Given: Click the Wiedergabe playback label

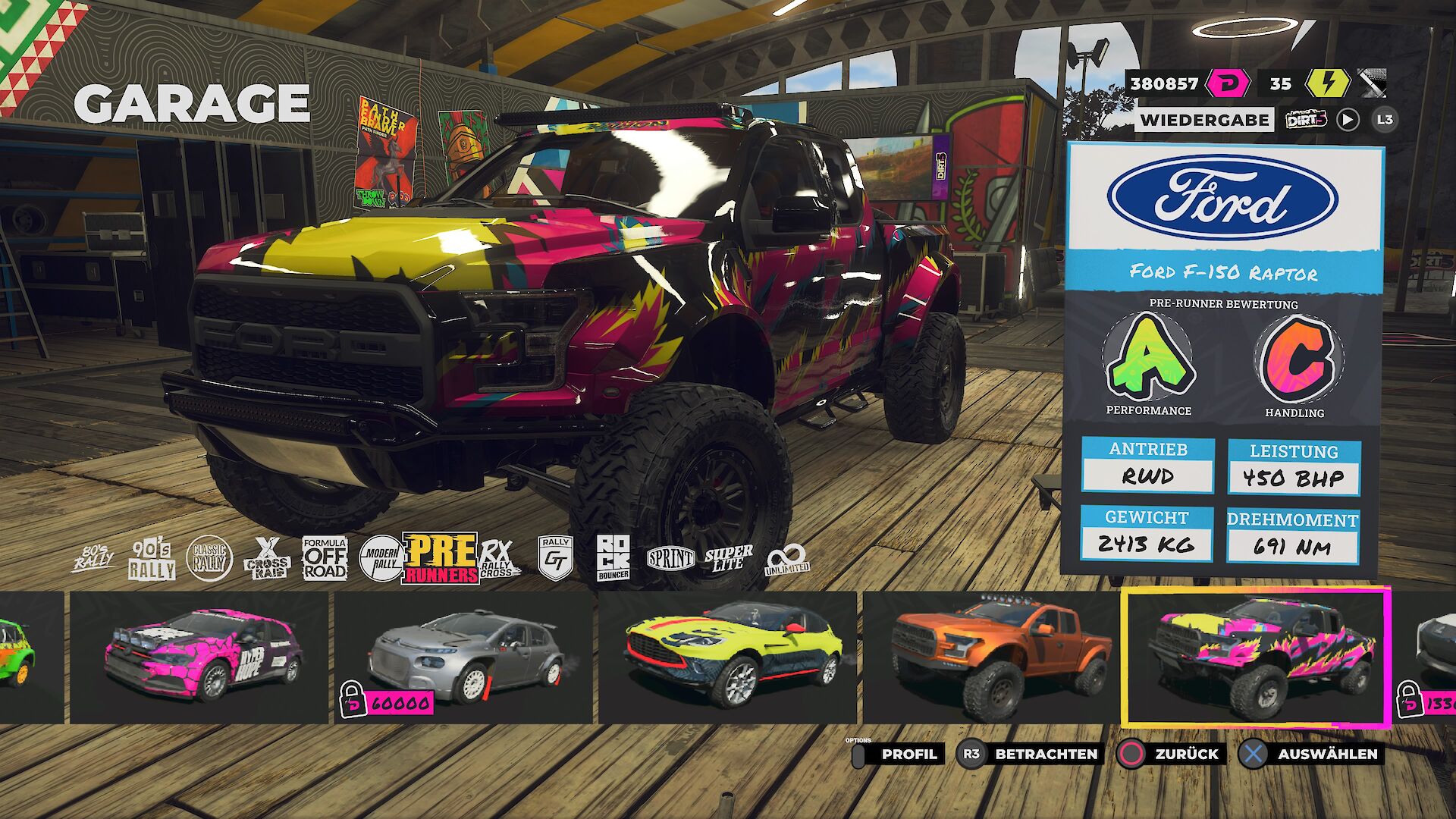Looking at the screenshot, I should point(1204,120).
